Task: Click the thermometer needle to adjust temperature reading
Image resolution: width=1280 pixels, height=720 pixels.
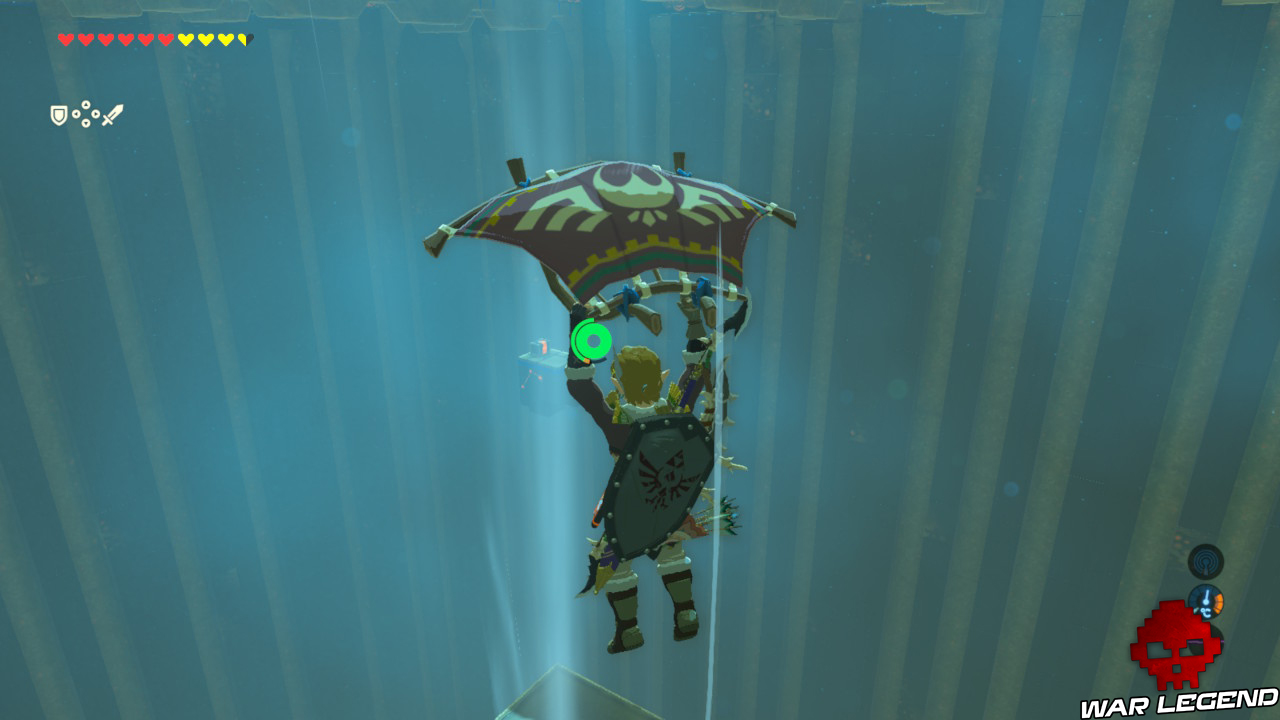Action: [1206, 595]
